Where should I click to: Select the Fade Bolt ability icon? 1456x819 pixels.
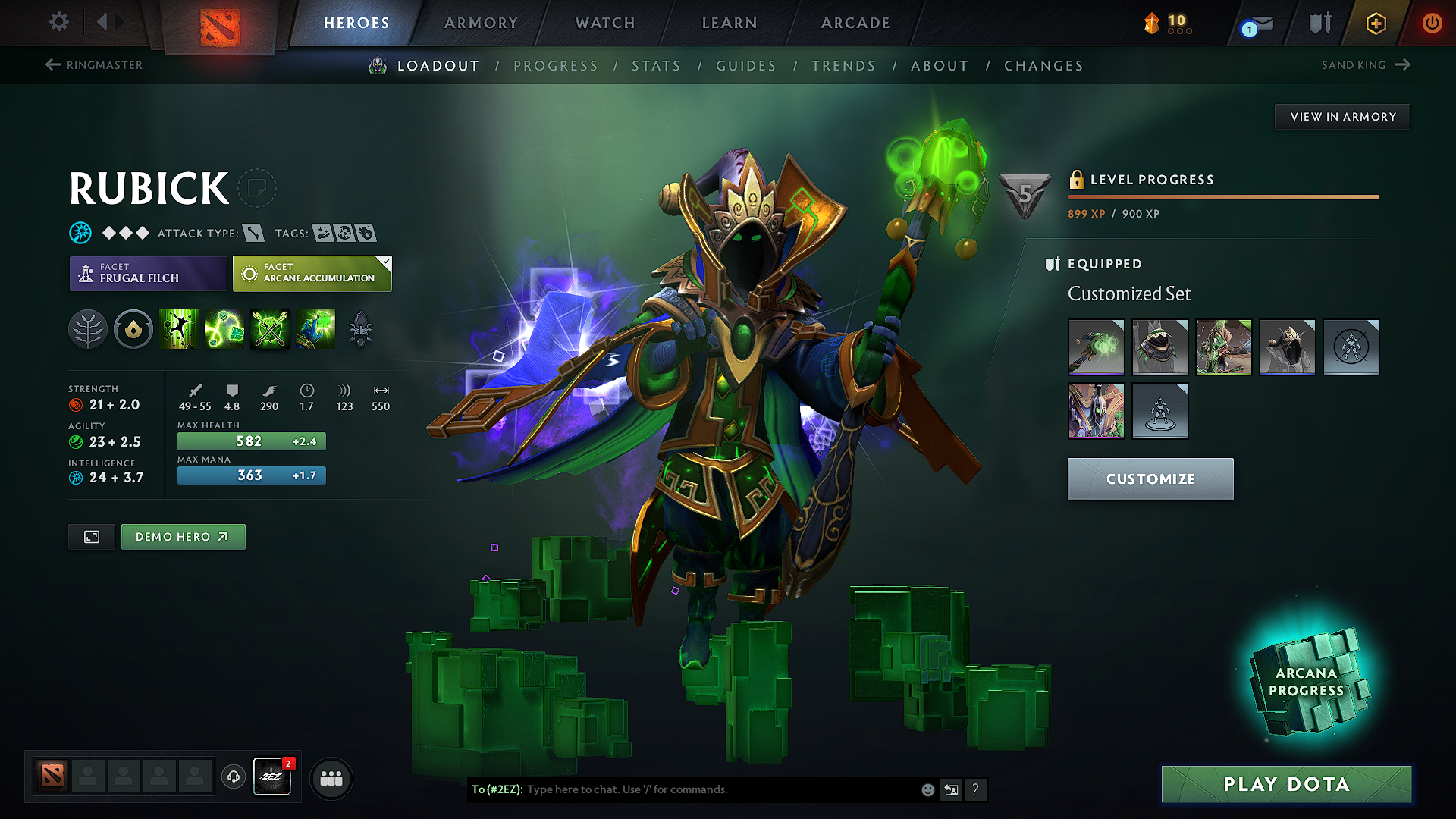point(225,329)
